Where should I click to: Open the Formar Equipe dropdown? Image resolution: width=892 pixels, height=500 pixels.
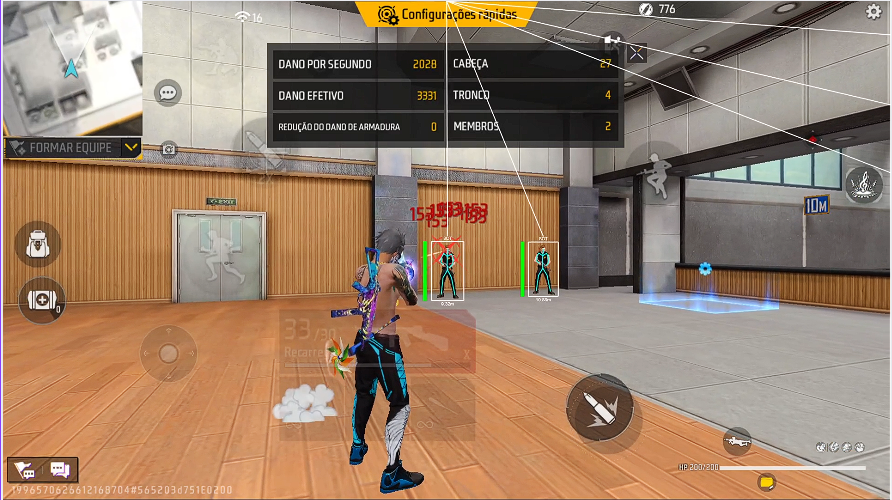(131, 147)
